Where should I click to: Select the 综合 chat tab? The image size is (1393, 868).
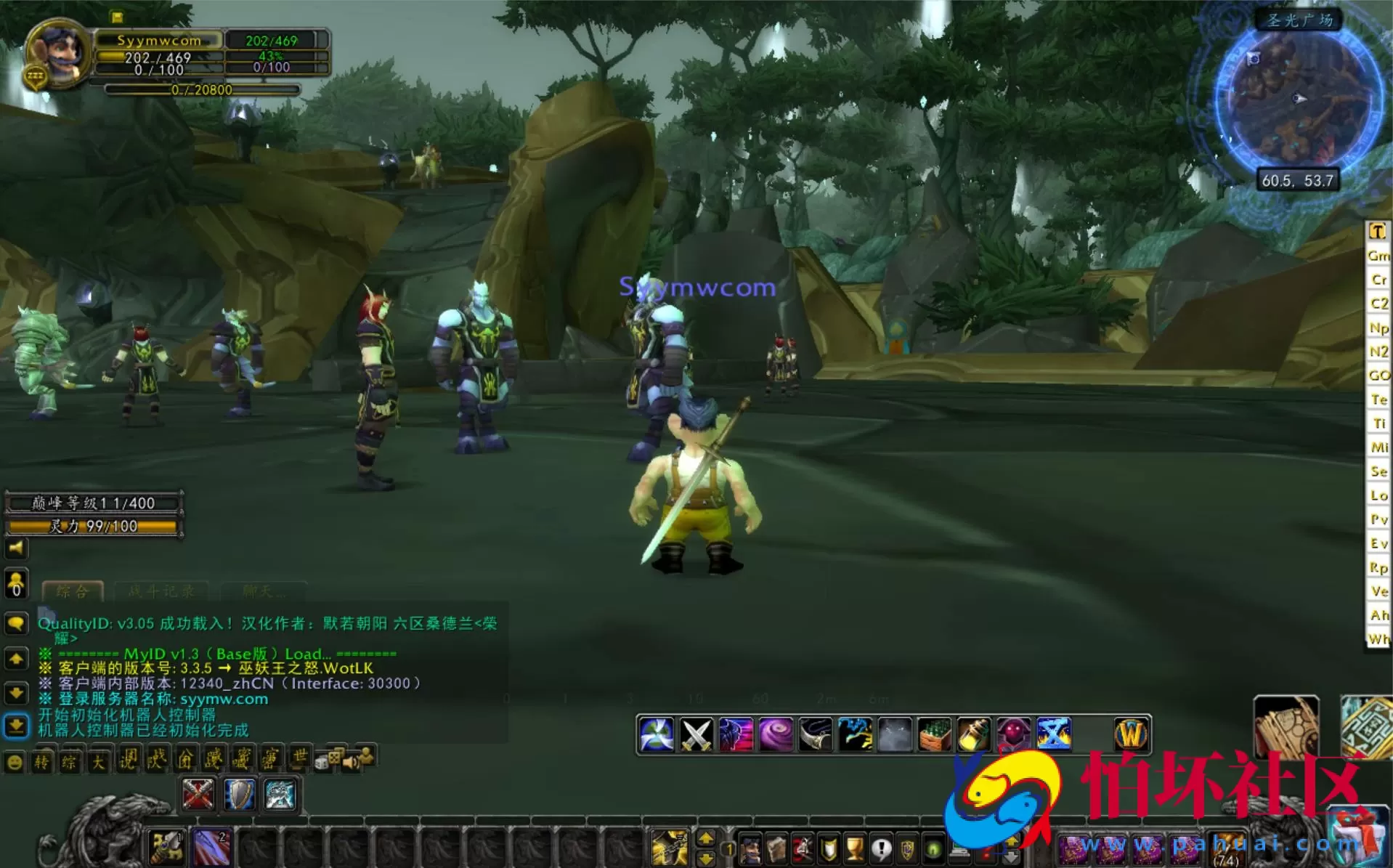point(73,591)
